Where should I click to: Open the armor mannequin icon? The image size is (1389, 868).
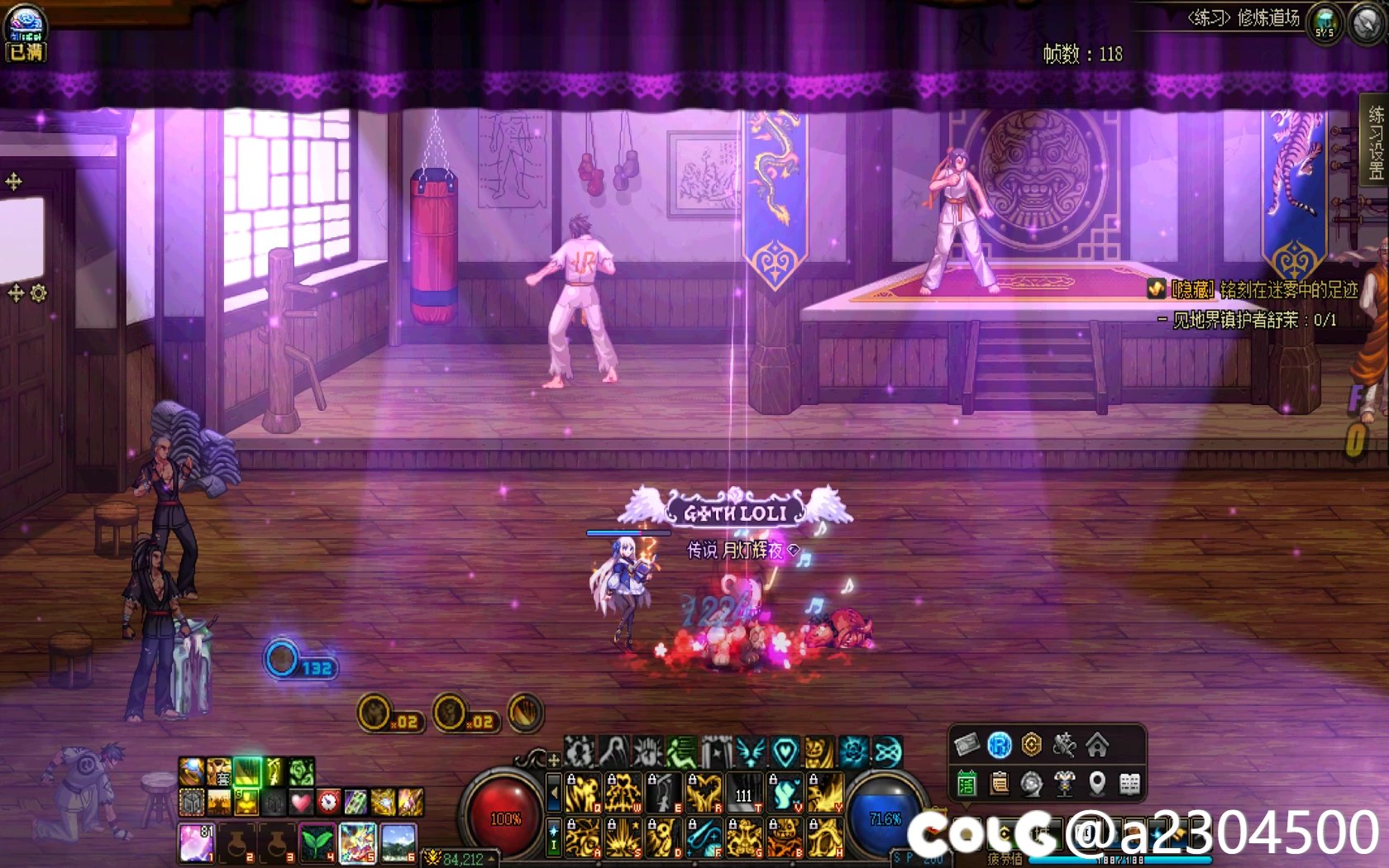[x=1064, y=783]
